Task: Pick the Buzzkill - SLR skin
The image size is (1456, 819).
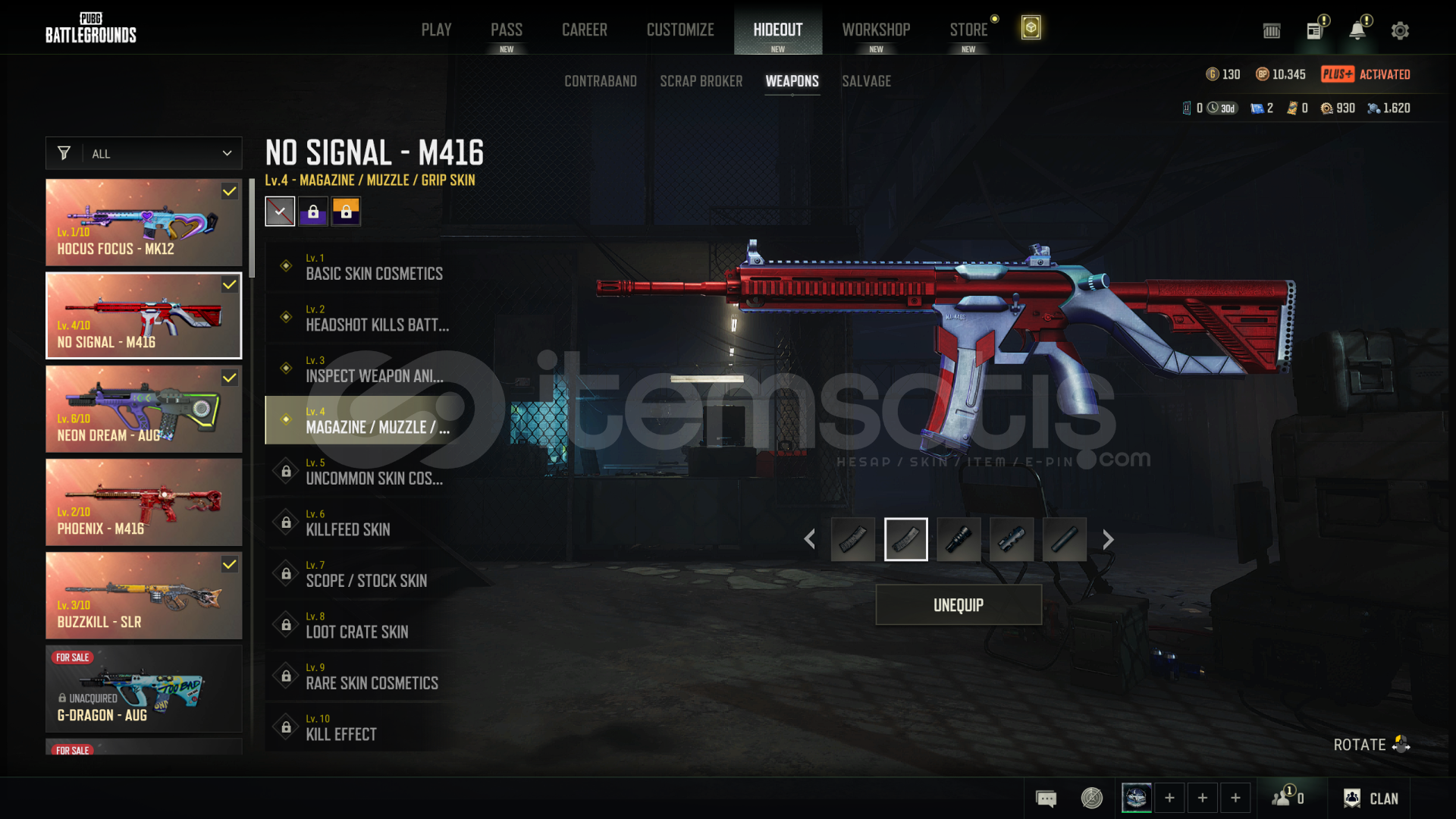Action: [x=144, y=595]
